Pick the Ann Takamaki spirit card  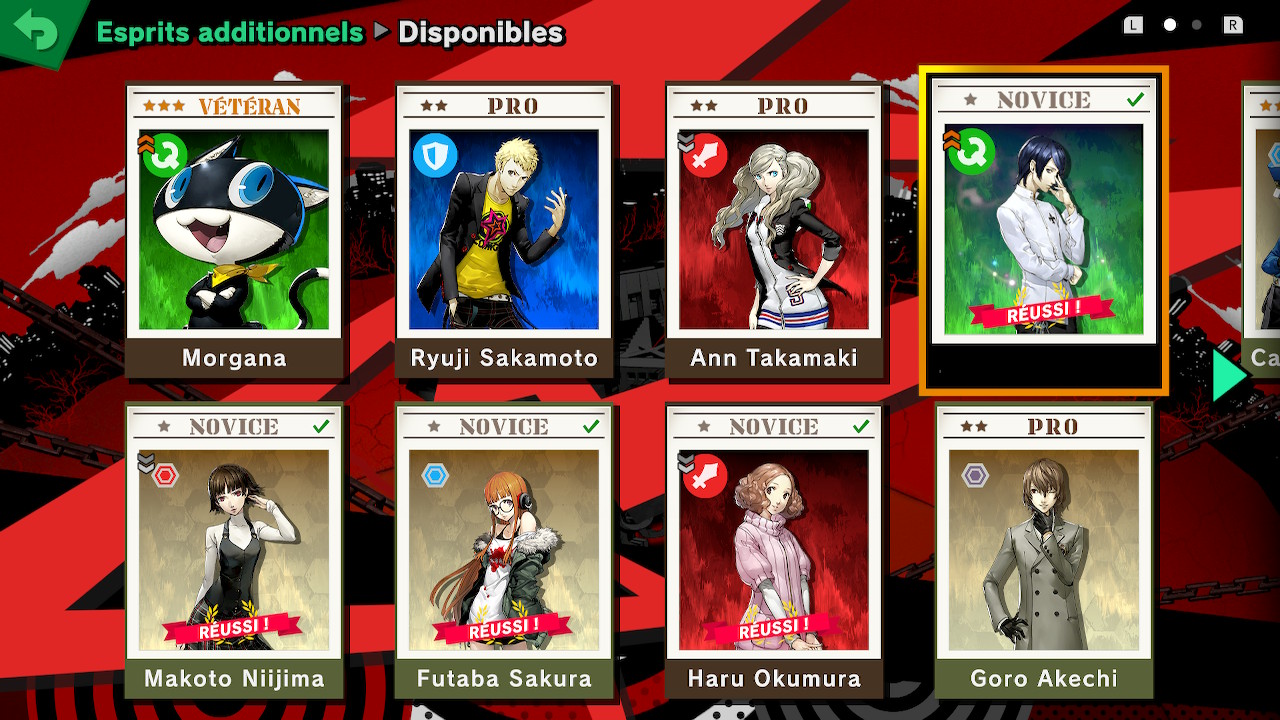point(774,230)
